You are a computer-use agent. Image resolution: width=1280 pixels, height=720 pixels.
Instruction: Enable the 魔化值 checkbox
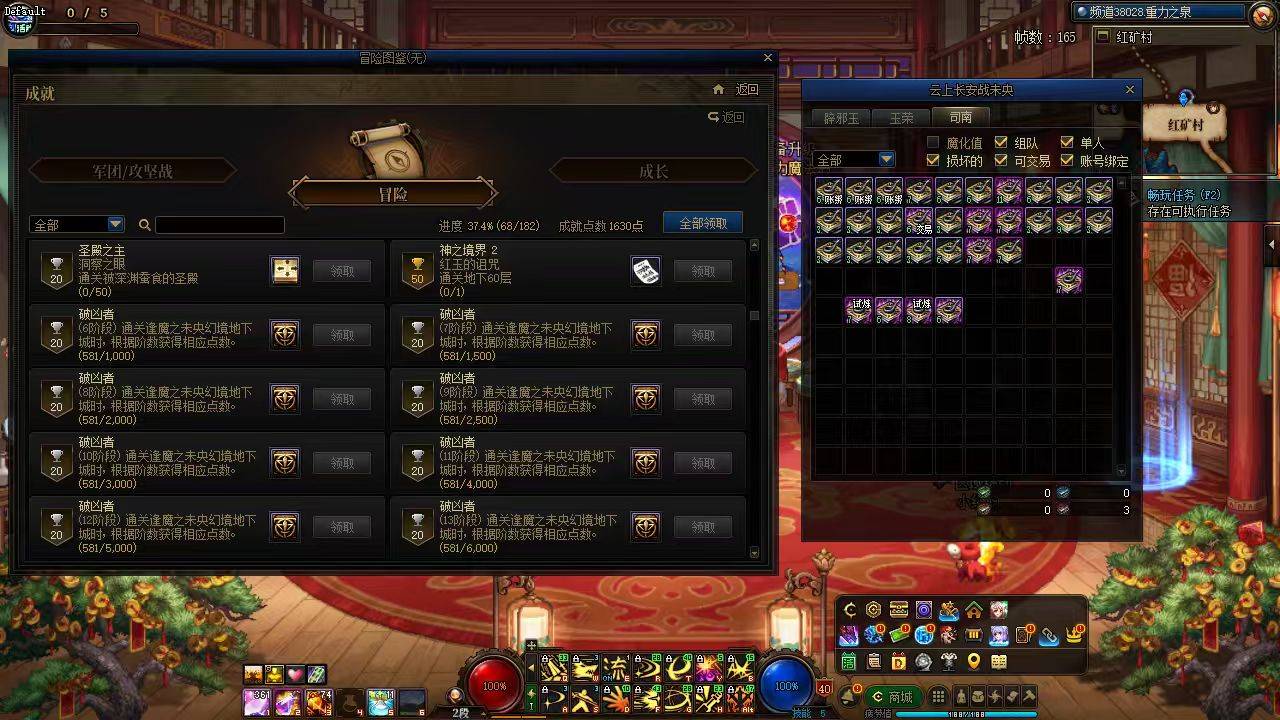tap(934, 143)
